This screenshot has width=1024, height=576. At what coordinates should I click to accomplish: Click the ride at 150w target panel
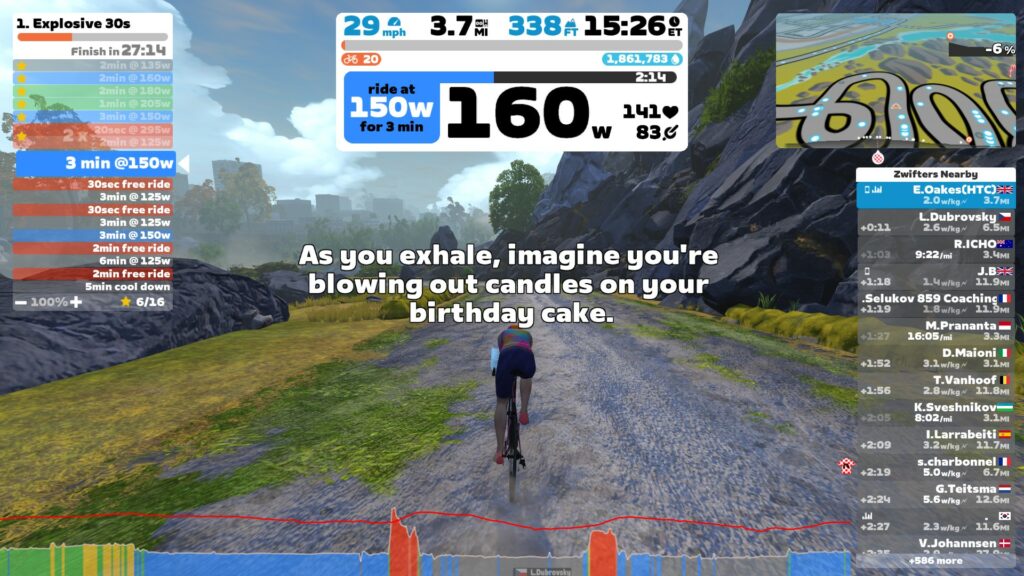coord(391,107)
